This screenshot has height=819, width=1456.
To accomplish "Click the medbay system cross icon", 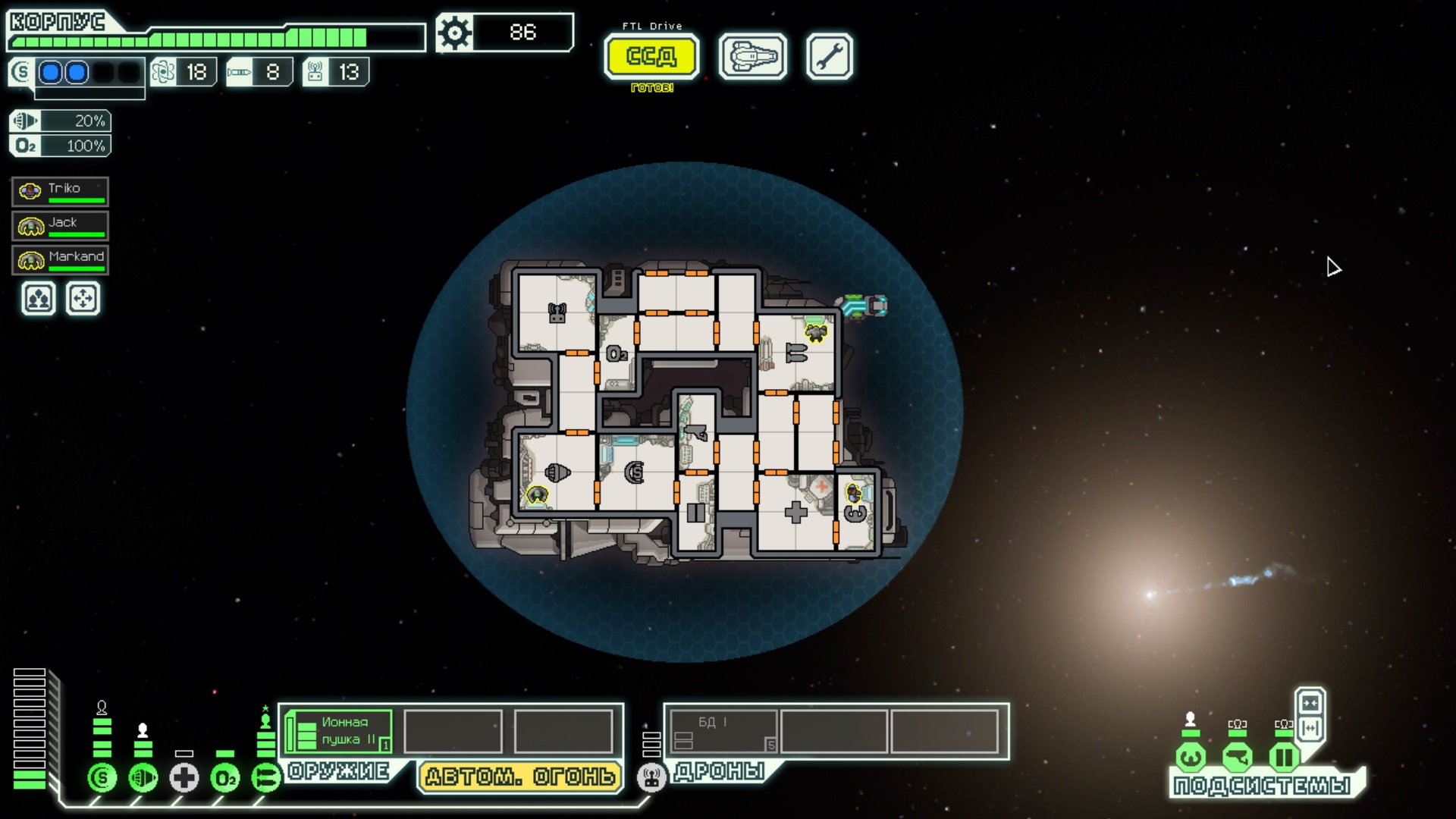I will click(184, 777).
